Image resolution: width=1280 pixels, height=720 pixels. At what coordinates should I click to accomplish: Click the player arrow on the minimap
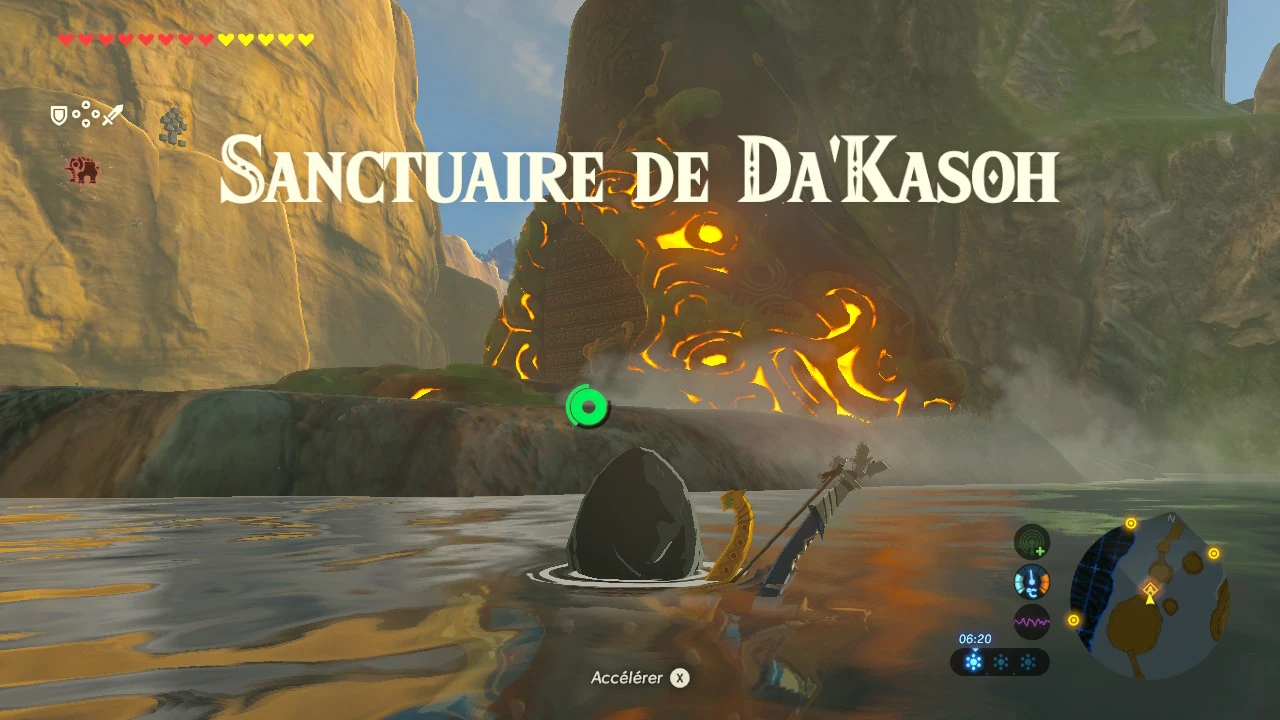1149,601
